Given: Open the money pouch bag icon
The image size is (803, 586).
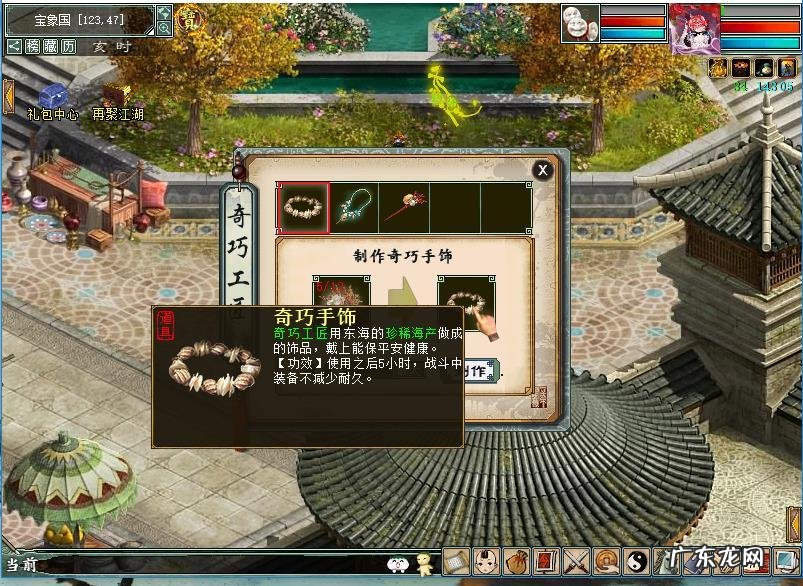Looking at the screenshot, I should (x=516, y=562).
